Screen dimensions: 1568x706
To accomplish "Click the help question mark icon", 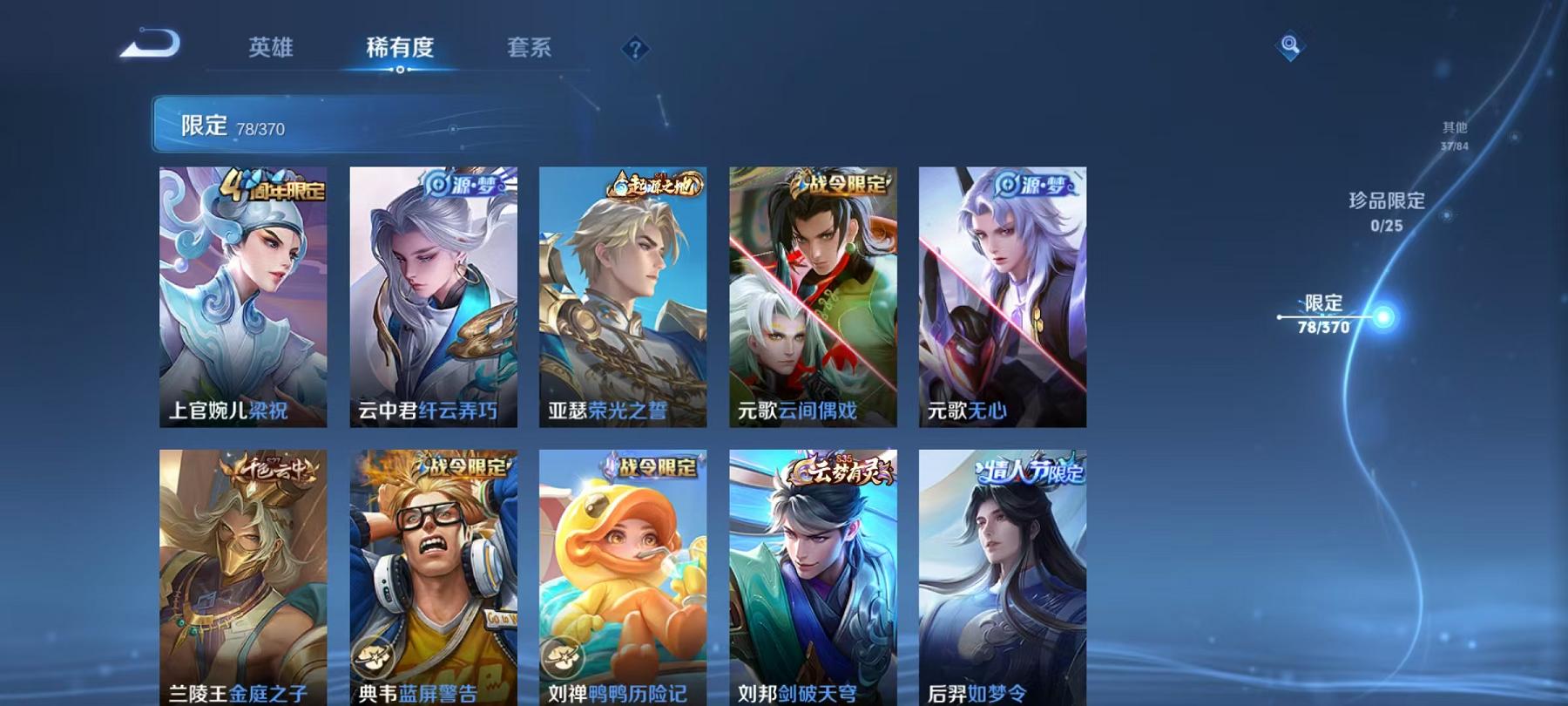I will tap(635, 50).
